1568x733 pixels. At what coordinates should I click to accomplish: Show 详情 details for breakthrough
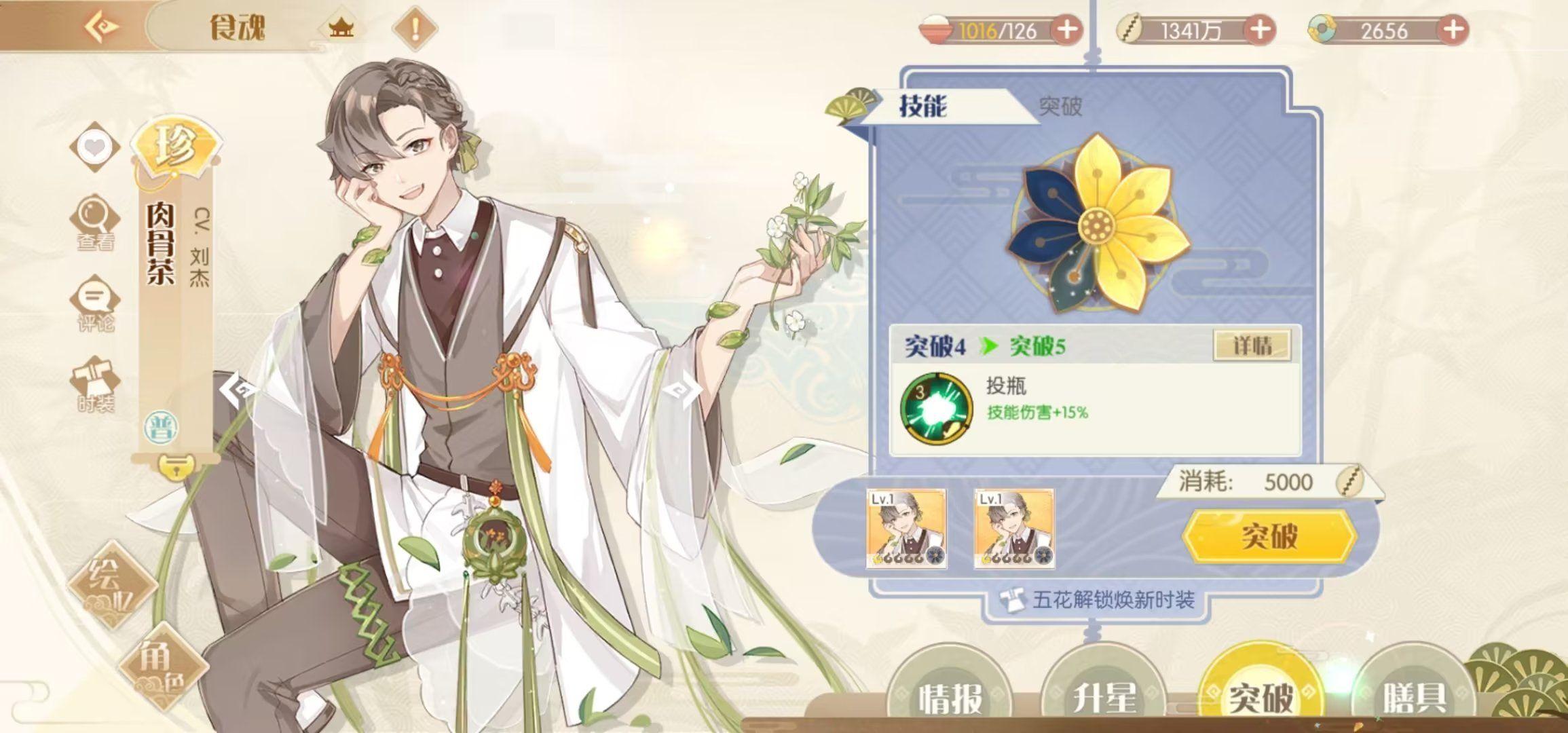tap(1252, 346)
